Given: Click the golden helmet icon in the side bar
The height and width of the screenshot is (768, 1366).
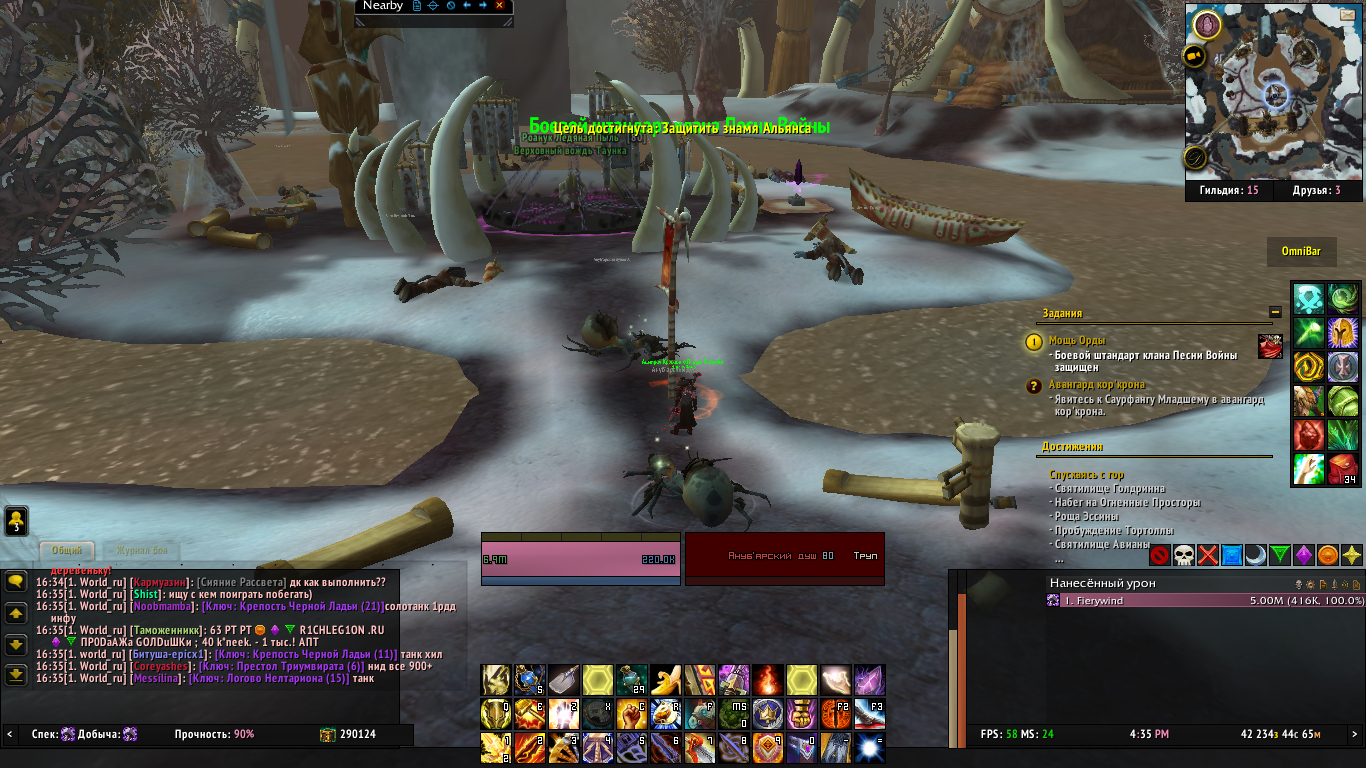Looking at the screenshot, I should pos(1342,332).
